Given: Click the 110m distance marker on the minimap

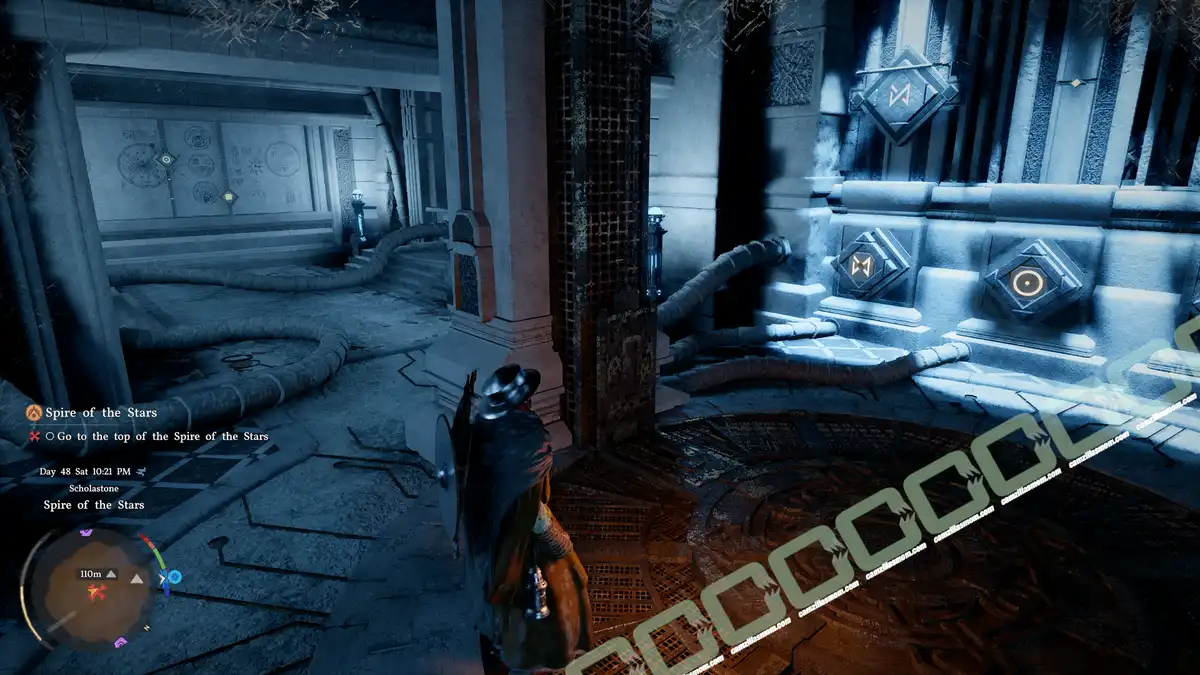Looking at the screenshot, I should (92, 574).
